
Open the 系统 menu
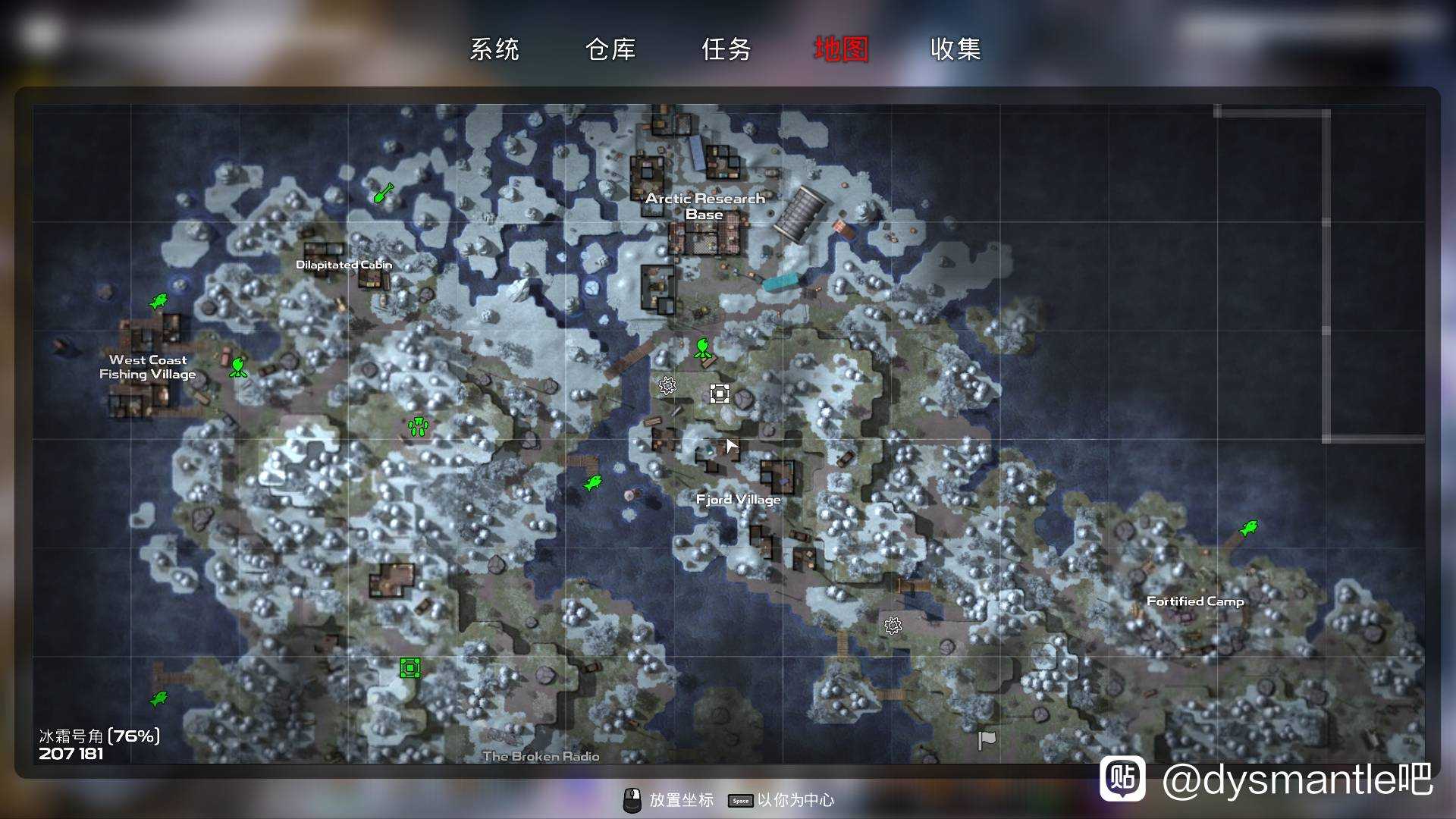click(x=495, y=49)
